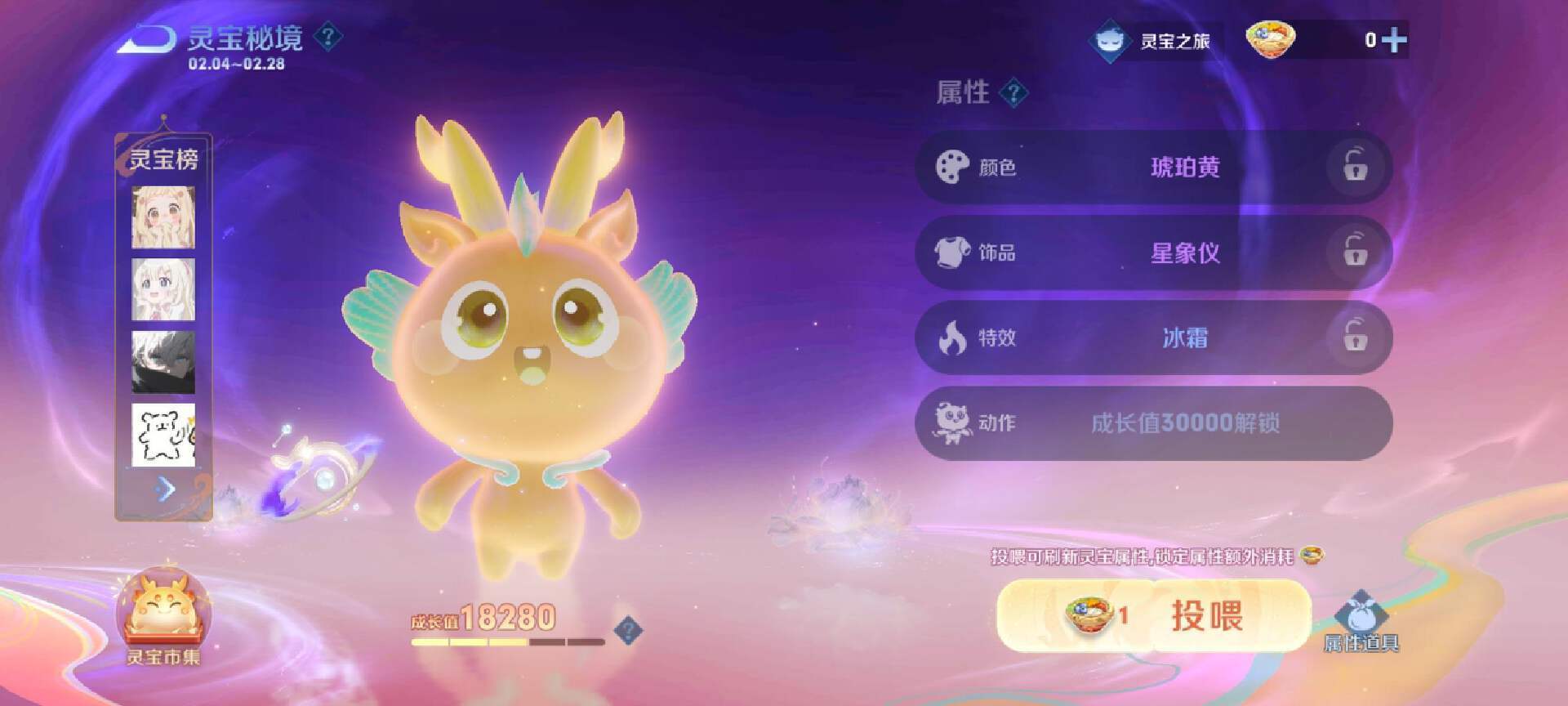
Task: Toggle the lock on 特效 冰霜
Action: [x=1355, y=337]
